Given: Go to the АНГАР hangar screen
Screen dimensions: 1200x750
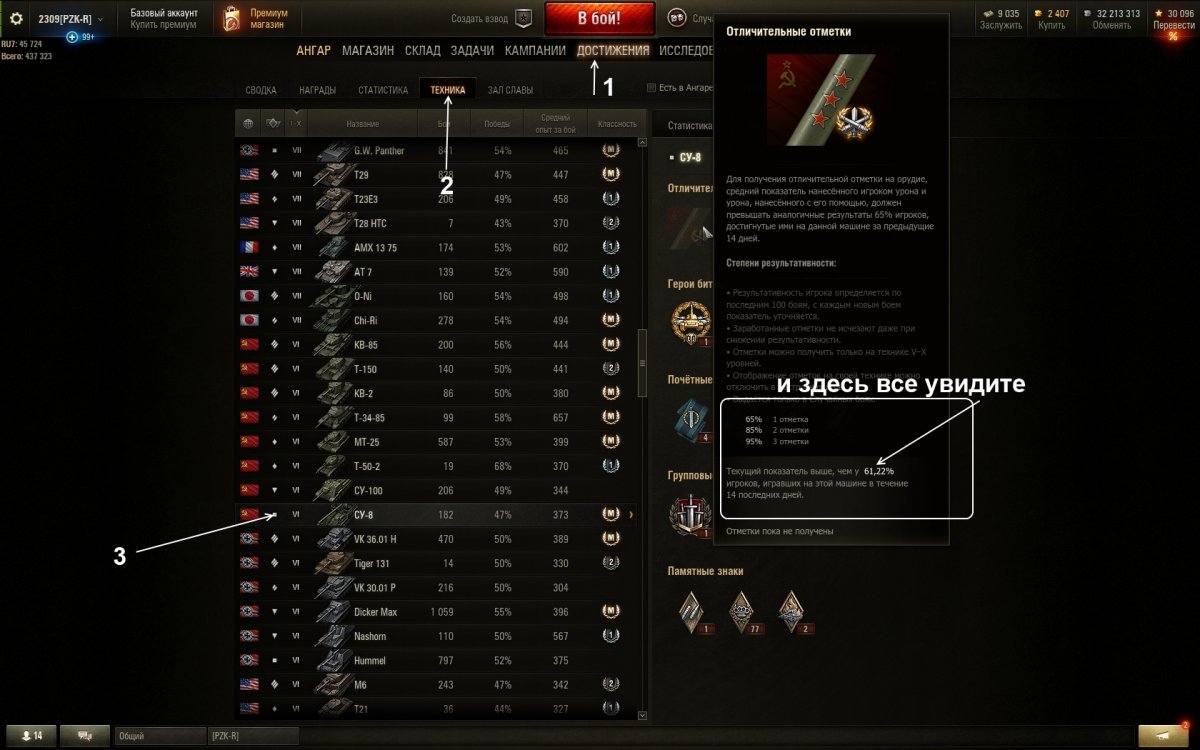Looking at the screenshot, I should pyautogui.click(x=313, y=51).
